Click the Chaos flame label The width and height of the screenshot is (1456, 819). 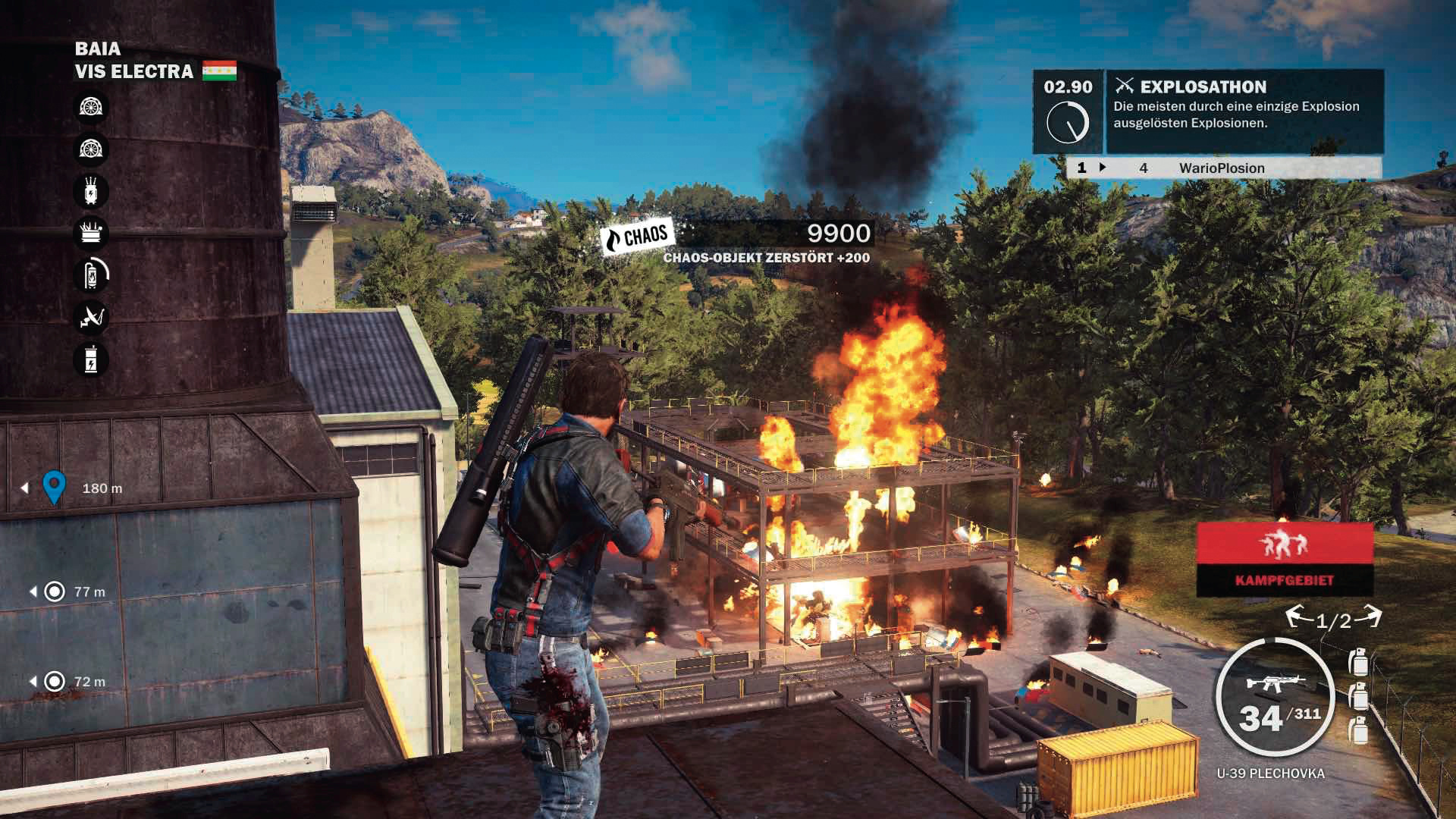pyautogui.click(x=637, y=237)
